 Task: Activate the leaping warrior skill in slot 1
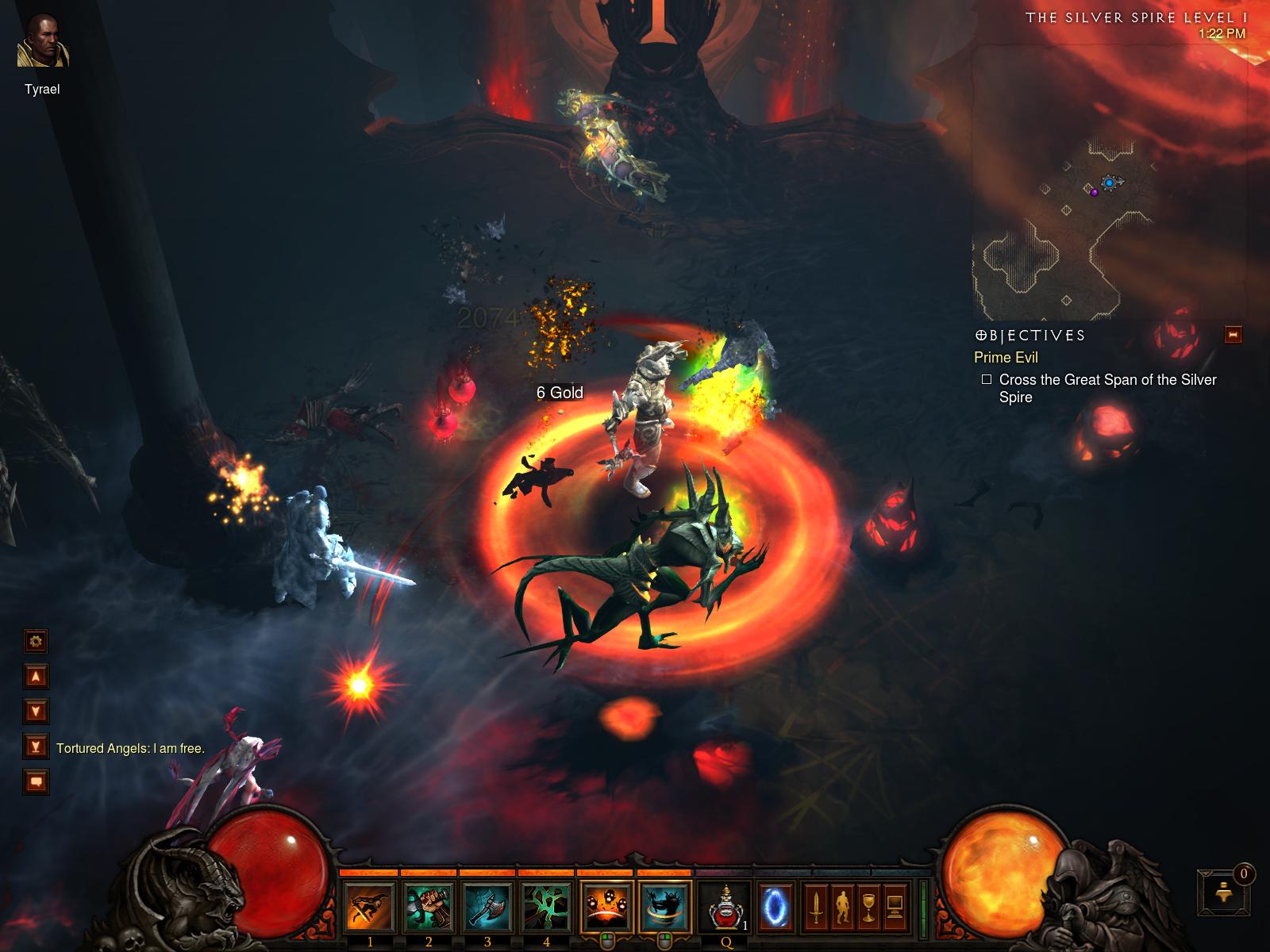[x=370, y=905]
